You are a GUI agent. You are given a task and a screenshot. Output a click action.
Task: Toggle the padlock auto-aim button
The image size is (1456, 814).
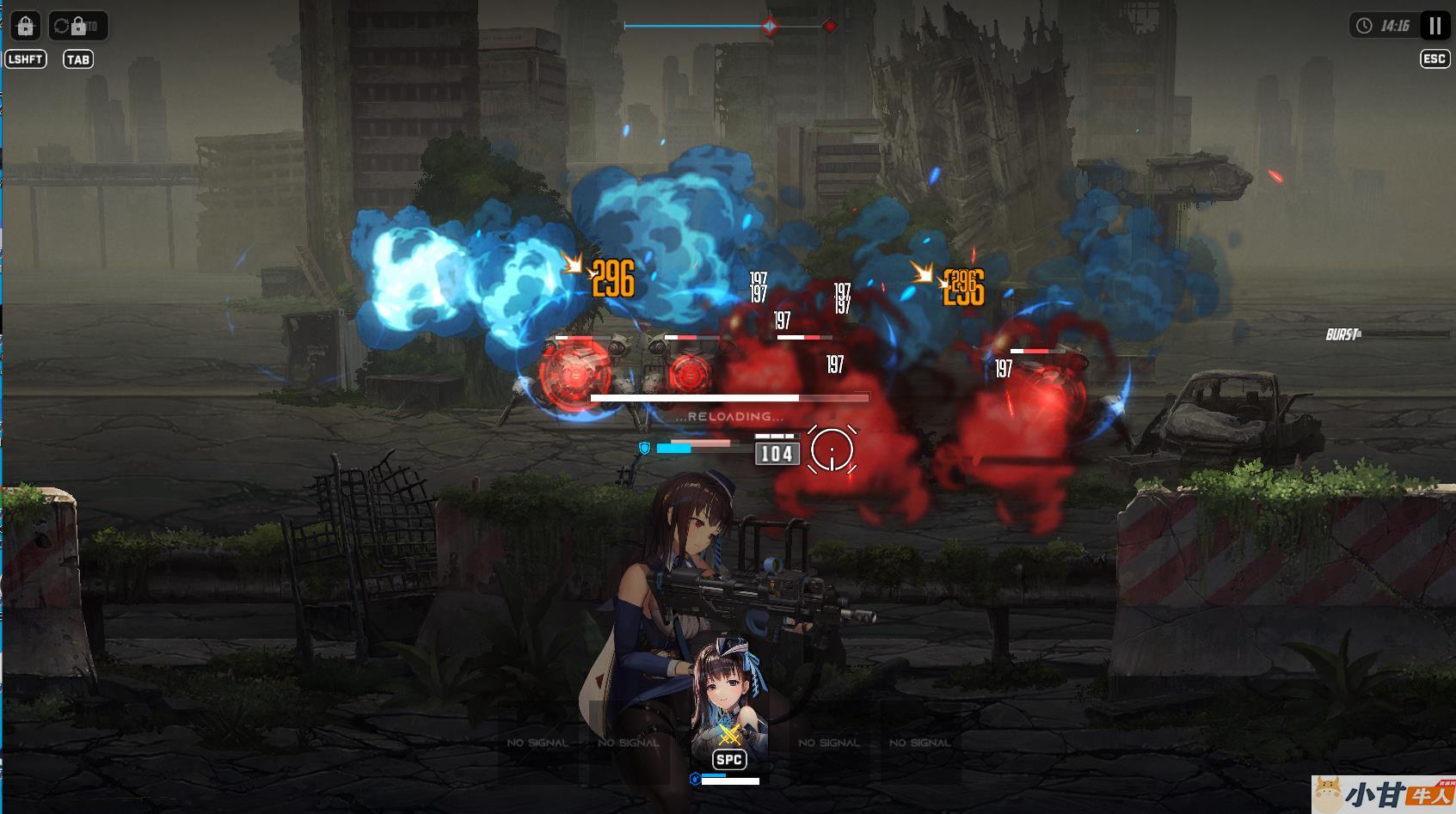26,26
